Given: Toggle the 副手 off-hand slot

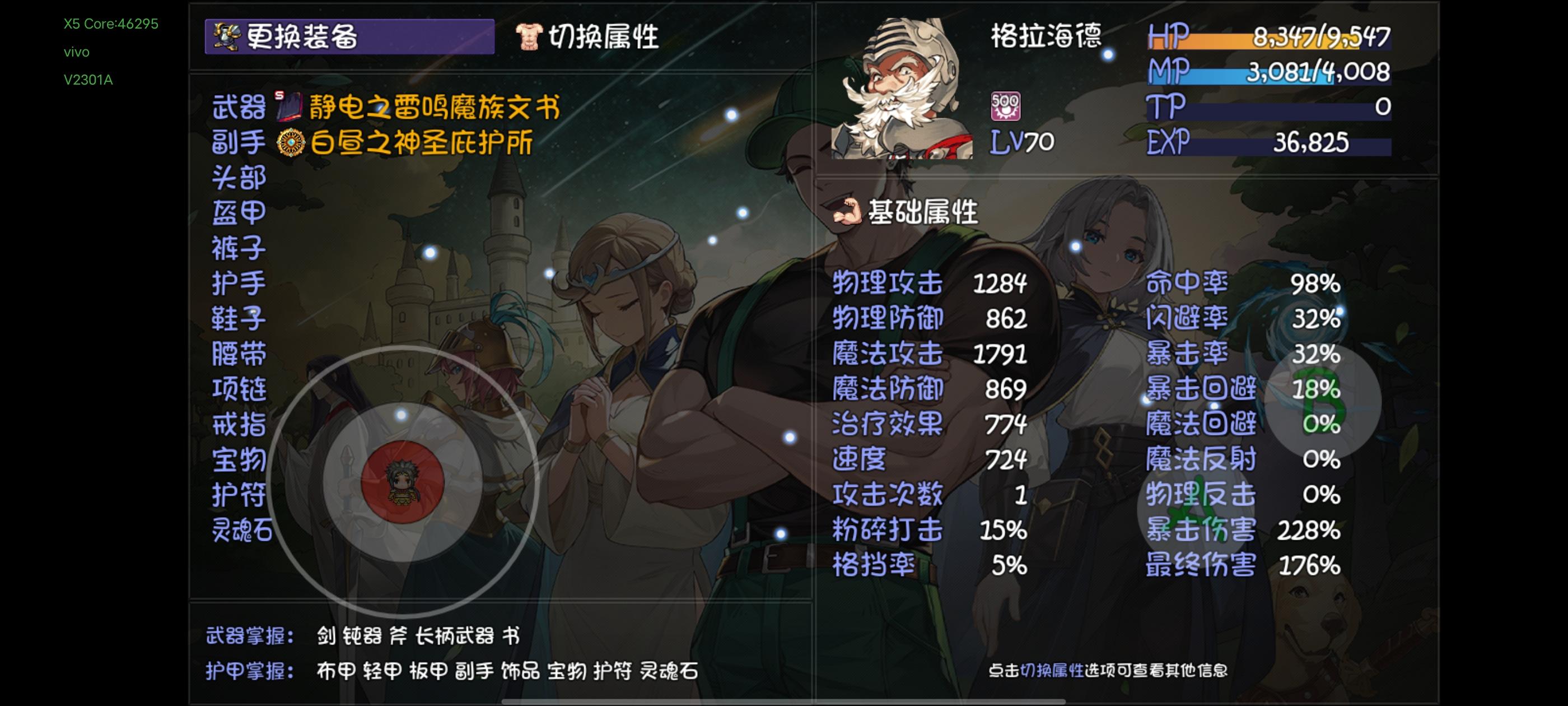Looking at the screenshot, I should [x=239, y=141].
